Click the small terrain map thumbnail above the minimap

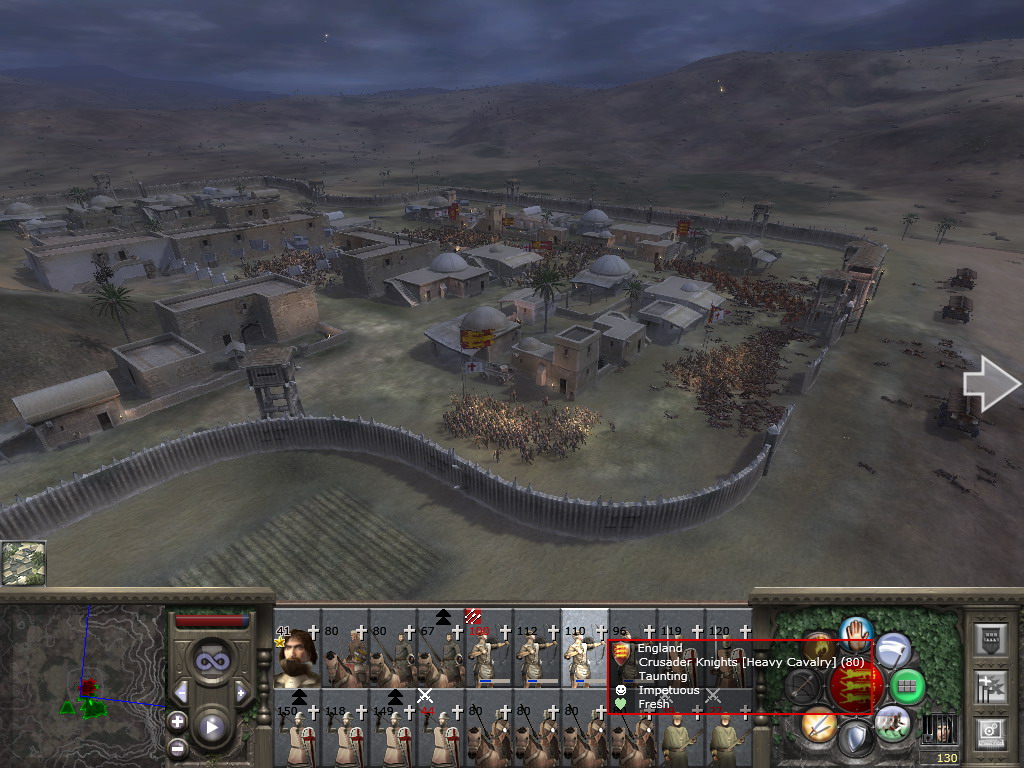coord(23,563)
